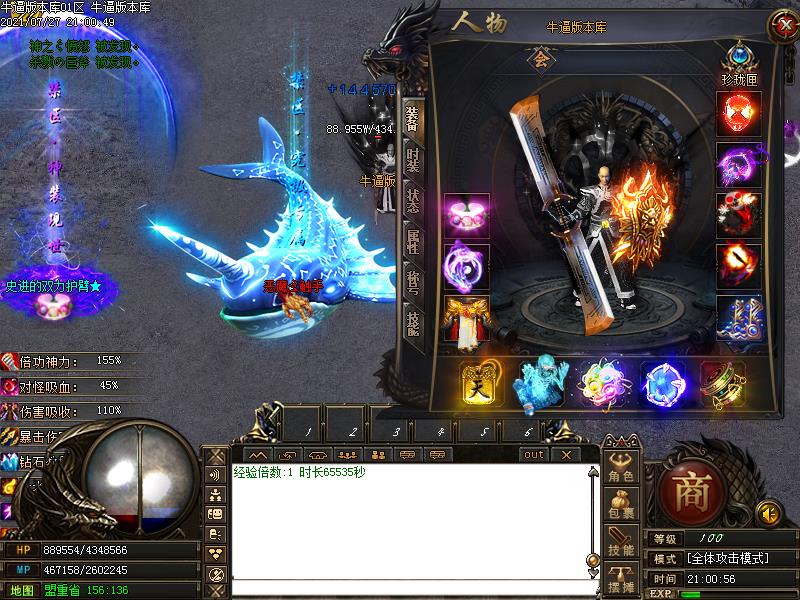Screen dimensions: 800x600
Task: Select the red skull mask equipment slot
Action: (x=739, y=114)
